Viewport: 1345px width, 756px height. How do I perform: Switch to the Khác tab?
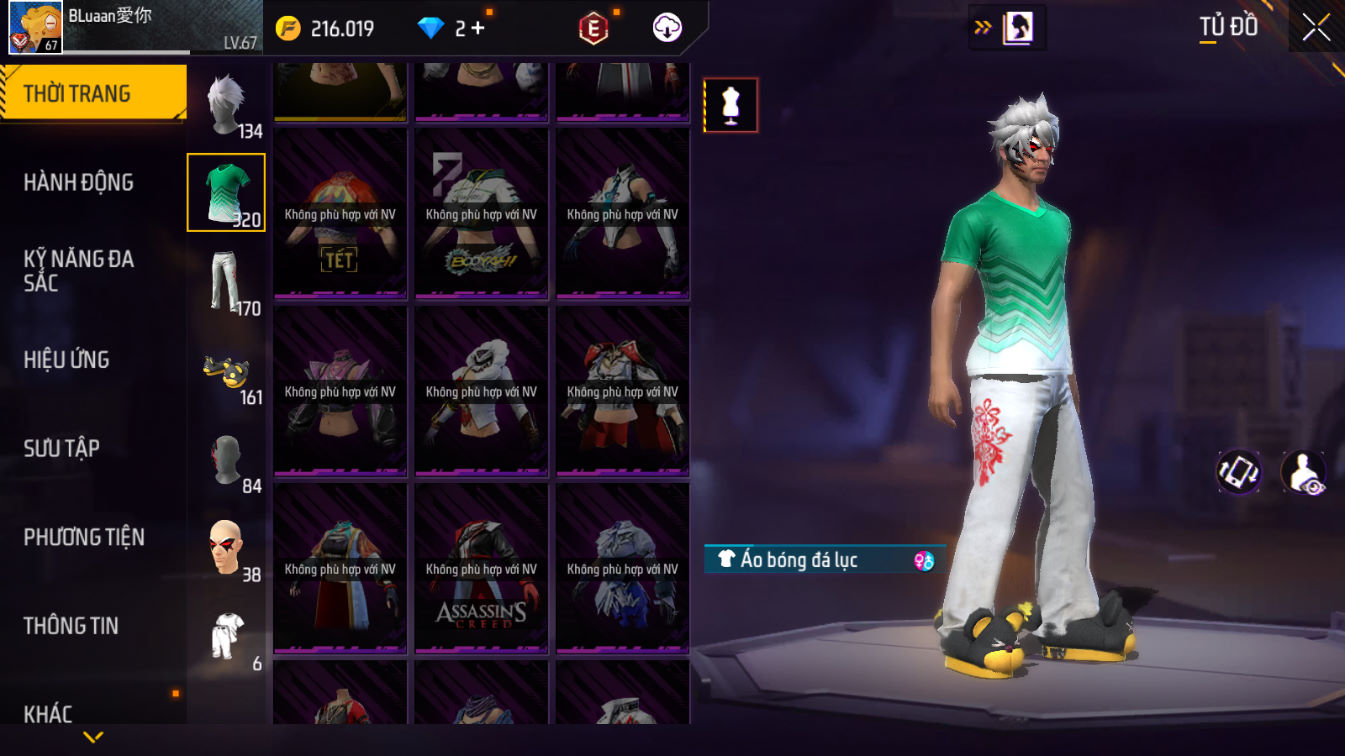tap(49, 714)
